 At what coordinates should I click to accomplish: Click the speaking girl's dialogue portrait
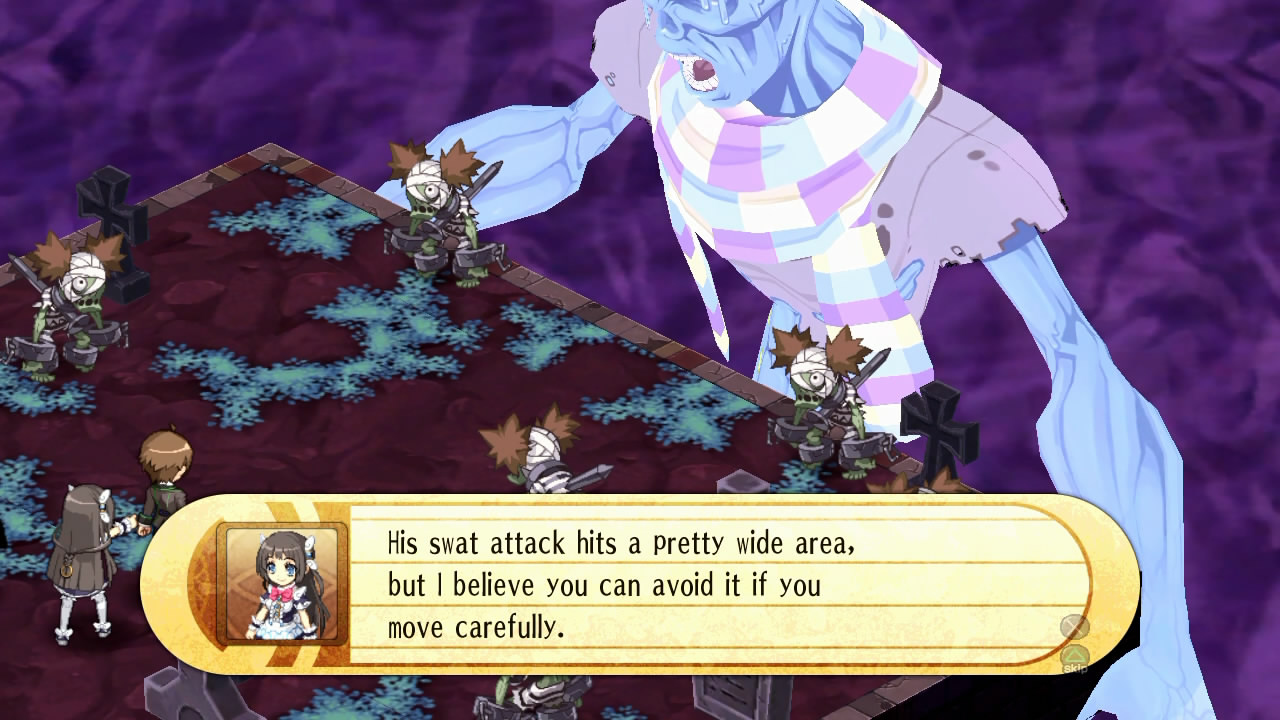point(282,584)
